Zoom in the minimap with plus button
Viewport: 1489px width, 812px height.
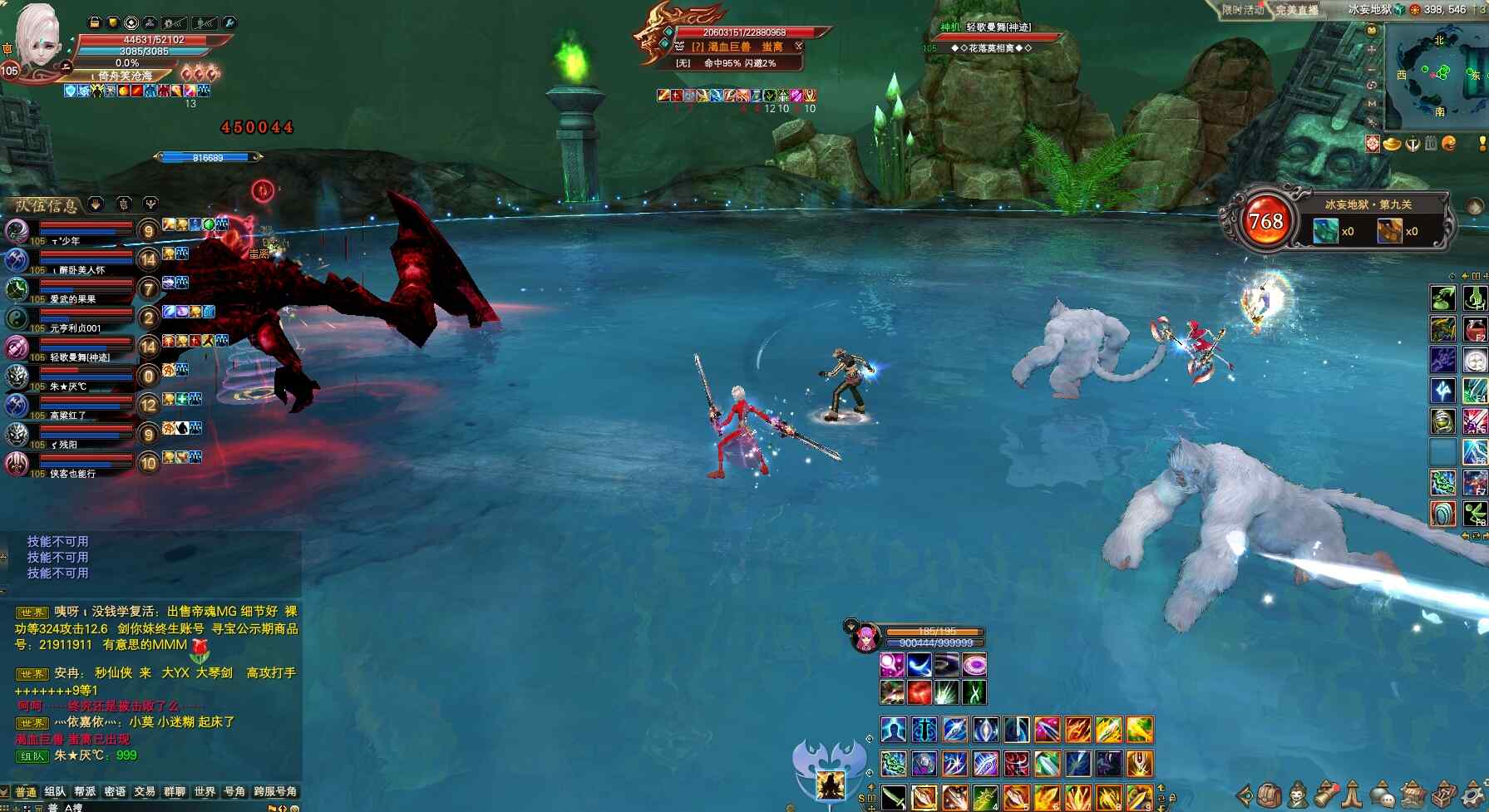(1372, 49)
